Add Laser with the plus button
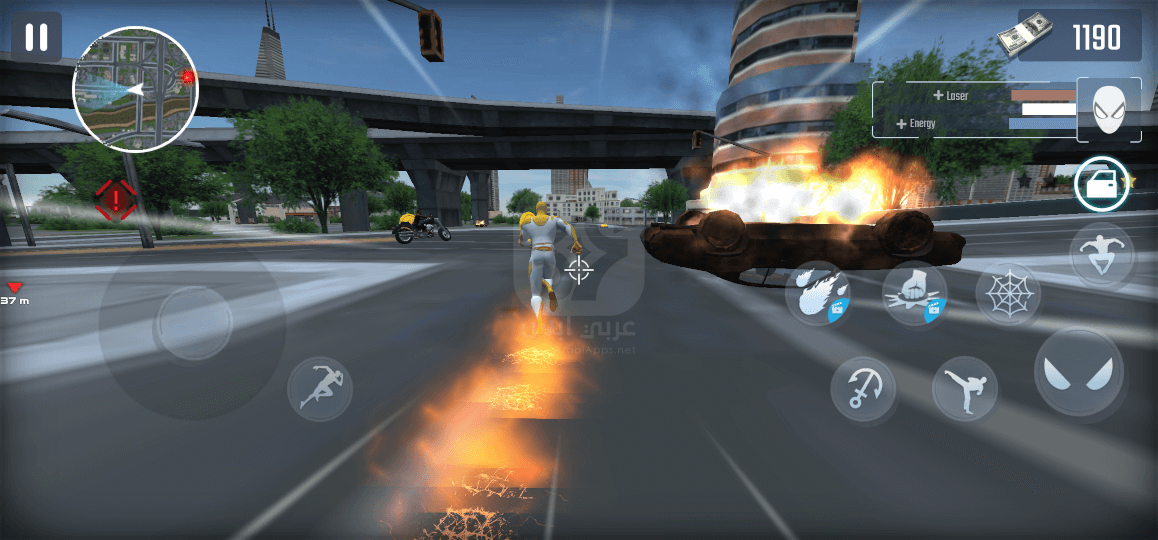The height and width of the screenshot is (540, 1158). click(938, 96)
